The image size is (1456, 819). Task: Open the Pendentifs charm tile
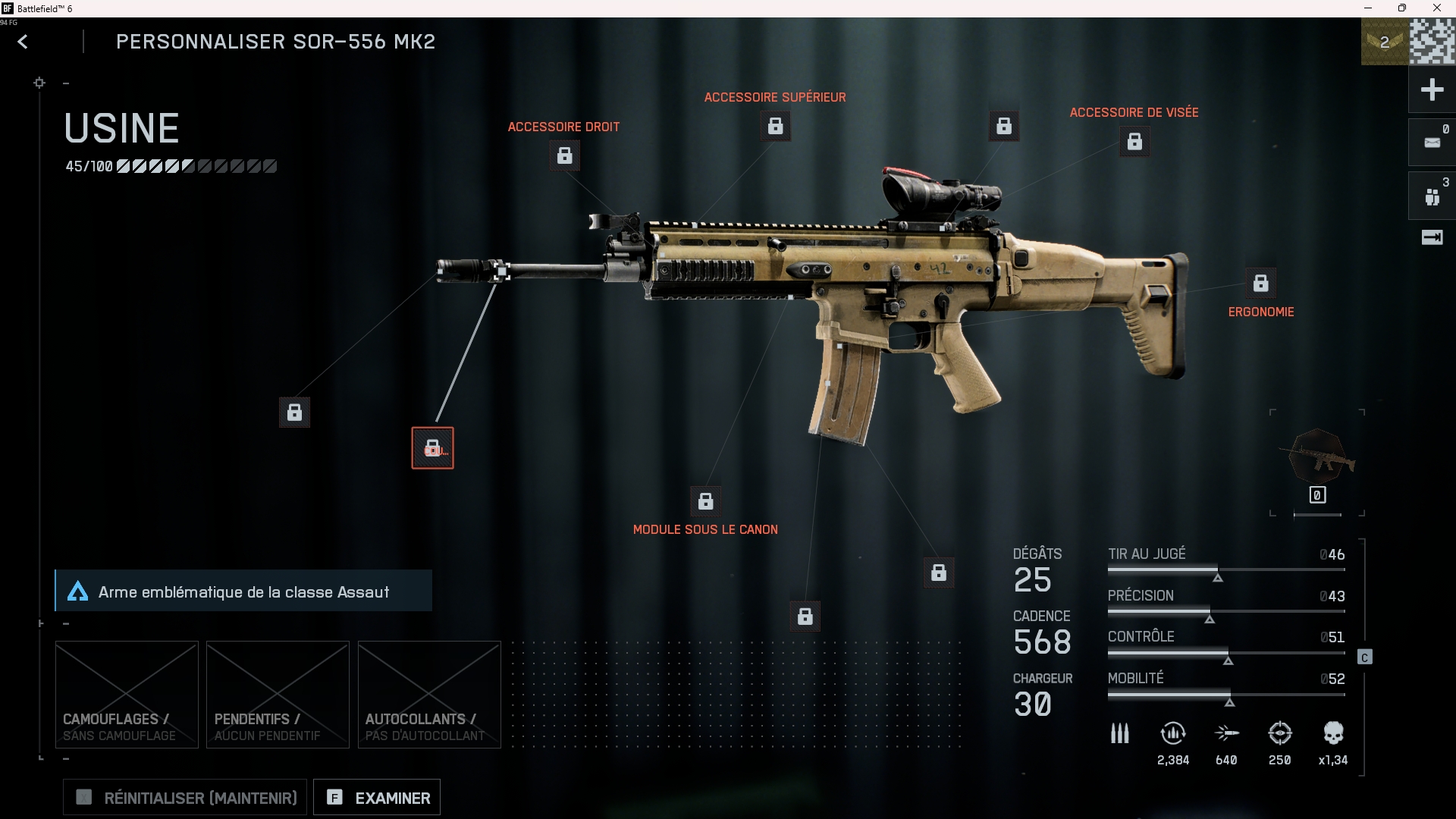278,695
